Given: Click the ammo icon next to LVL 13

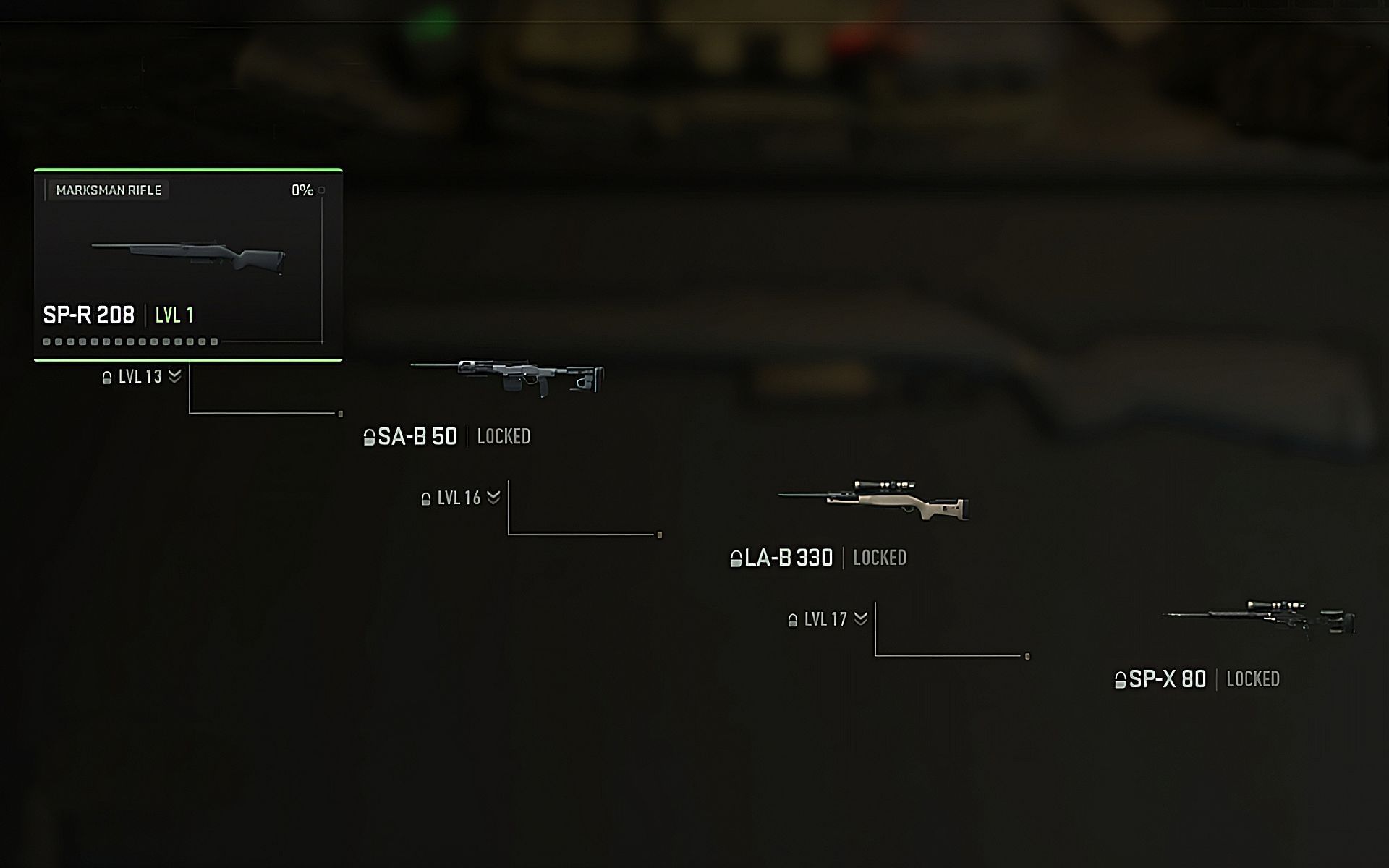Looking at the screenshot, I should [x=106, y=376].
